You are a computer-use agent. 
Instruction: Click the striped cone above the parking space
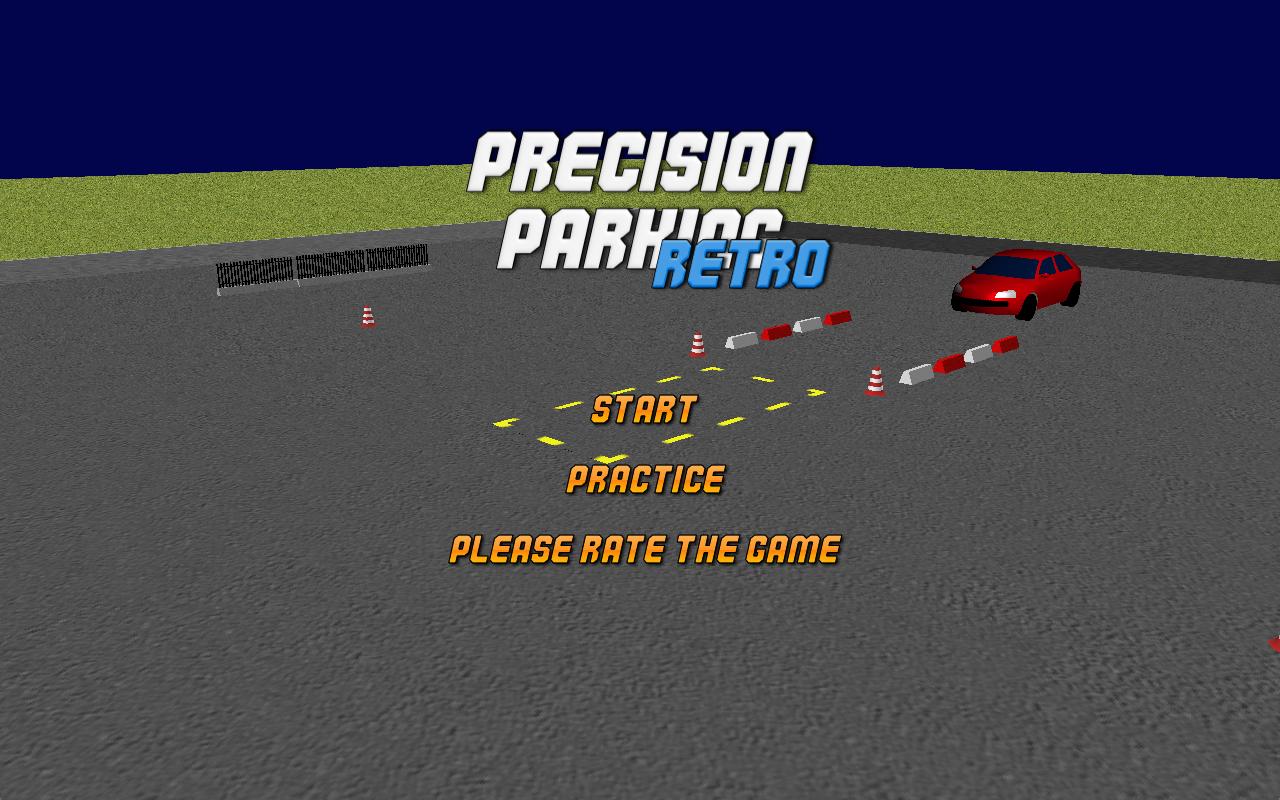(x=698, y=343)
